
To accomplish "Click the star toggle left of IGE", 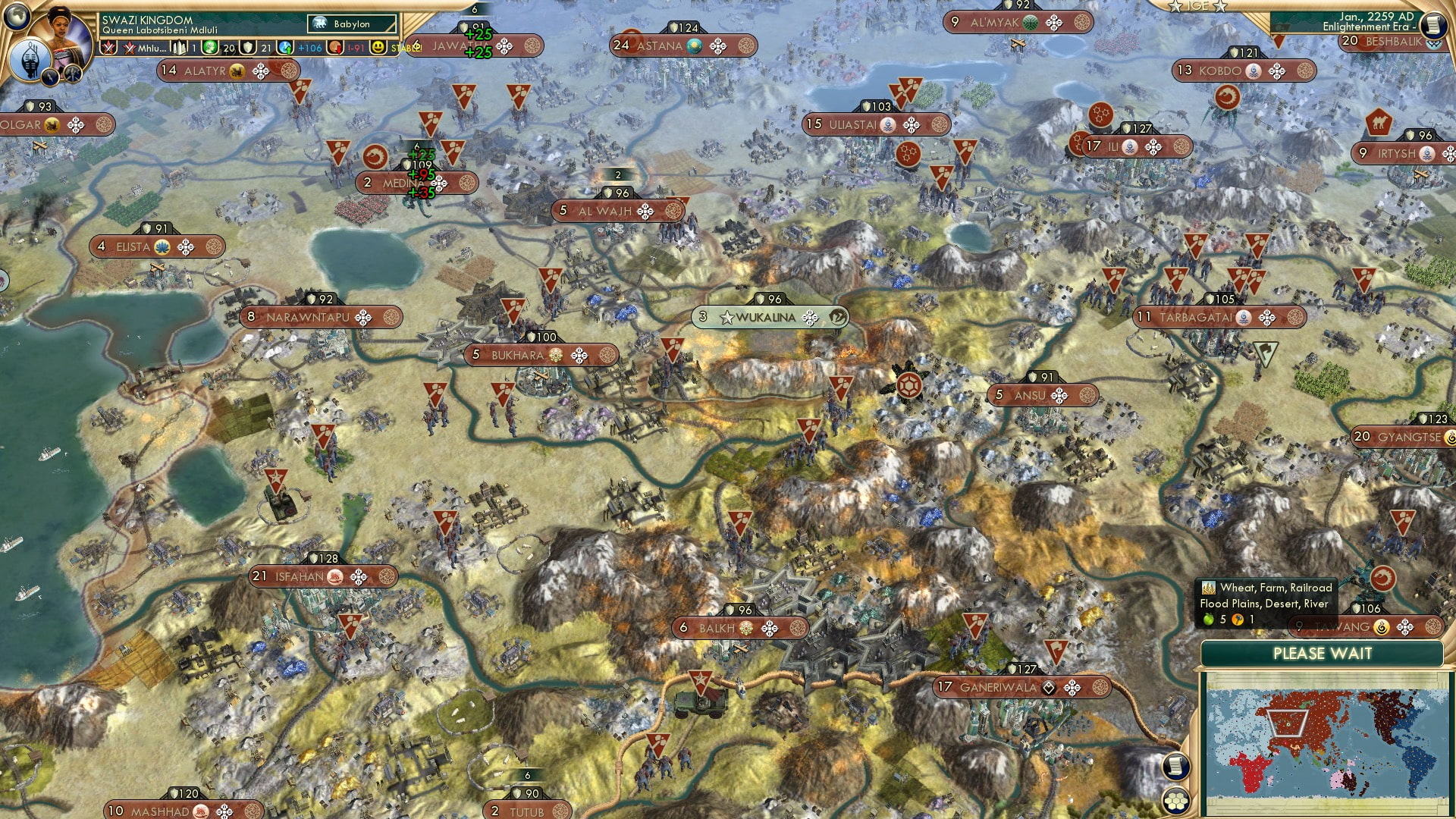I will (x=1175, y=6).
